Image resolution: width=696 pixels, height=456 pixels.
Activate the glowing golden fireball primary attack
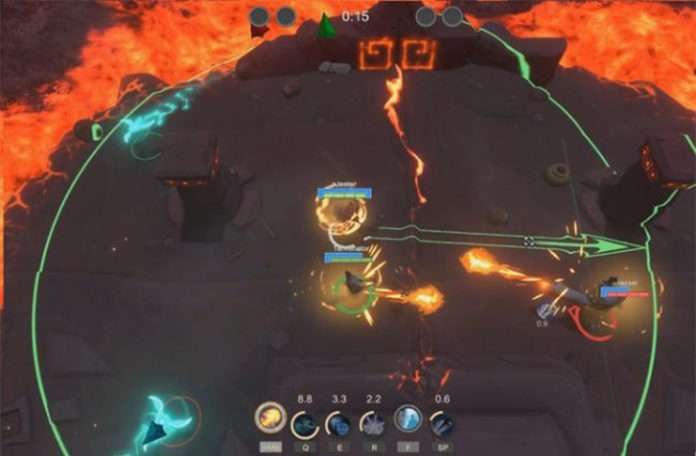269,418
